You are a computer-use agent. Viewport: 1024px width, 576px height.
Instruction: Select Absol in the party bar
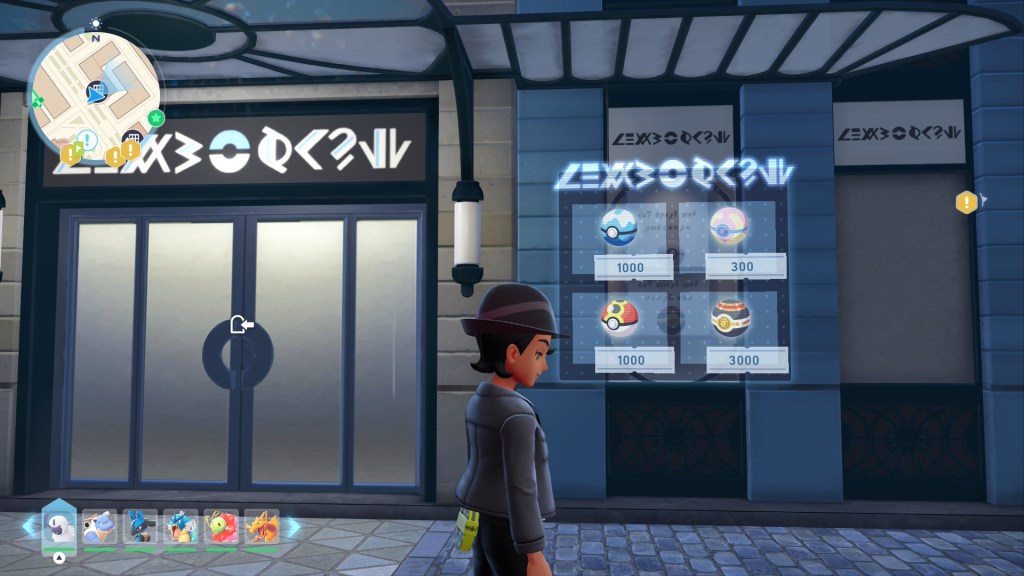pyautogui.click(x=60, y=526)
